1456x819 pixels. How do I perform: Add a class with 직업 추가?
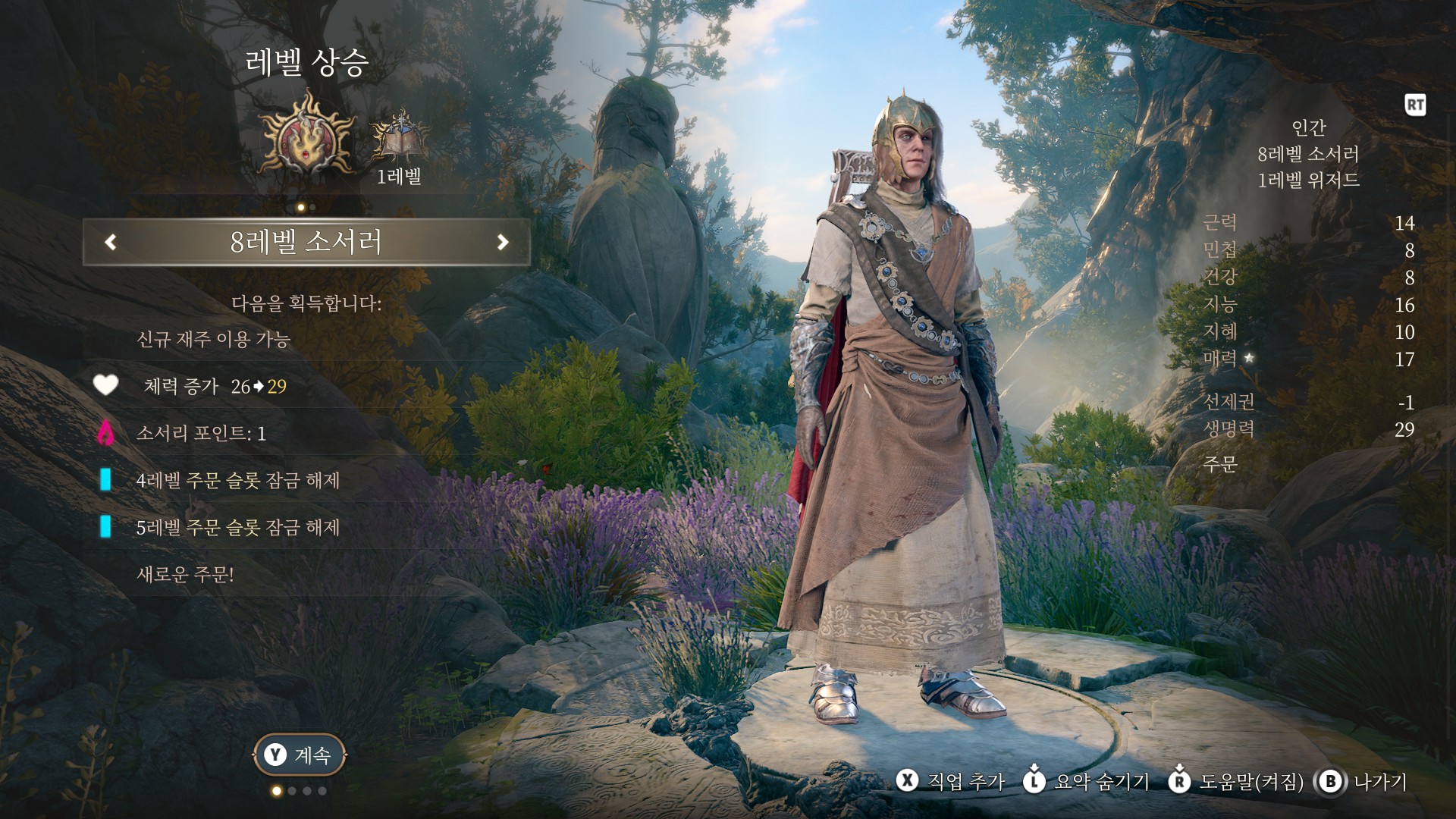[x=951, y=781]
